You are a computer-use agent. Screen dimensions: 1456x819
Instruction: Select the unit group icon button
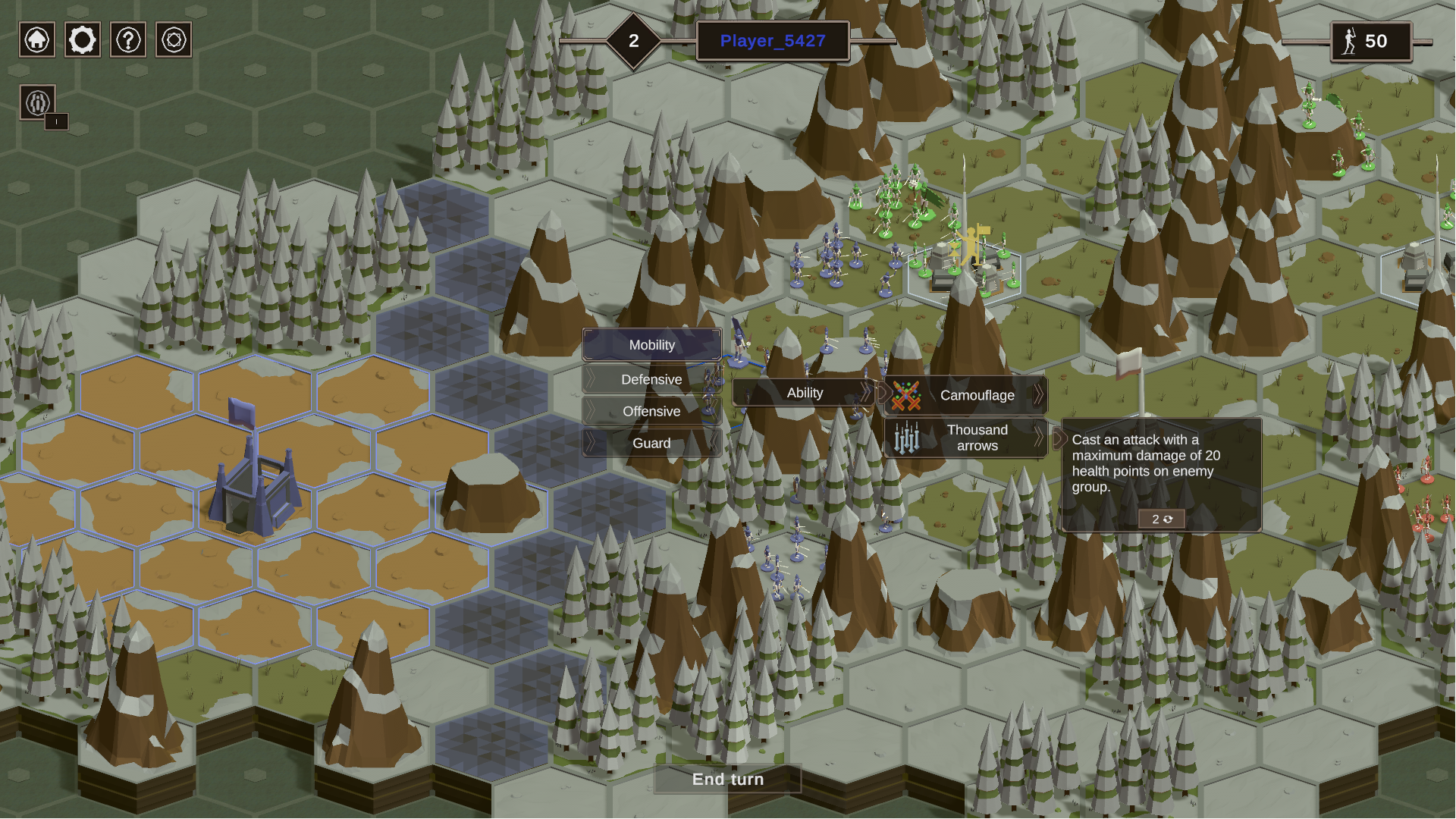pyautogui.click(x=38, y=102)
